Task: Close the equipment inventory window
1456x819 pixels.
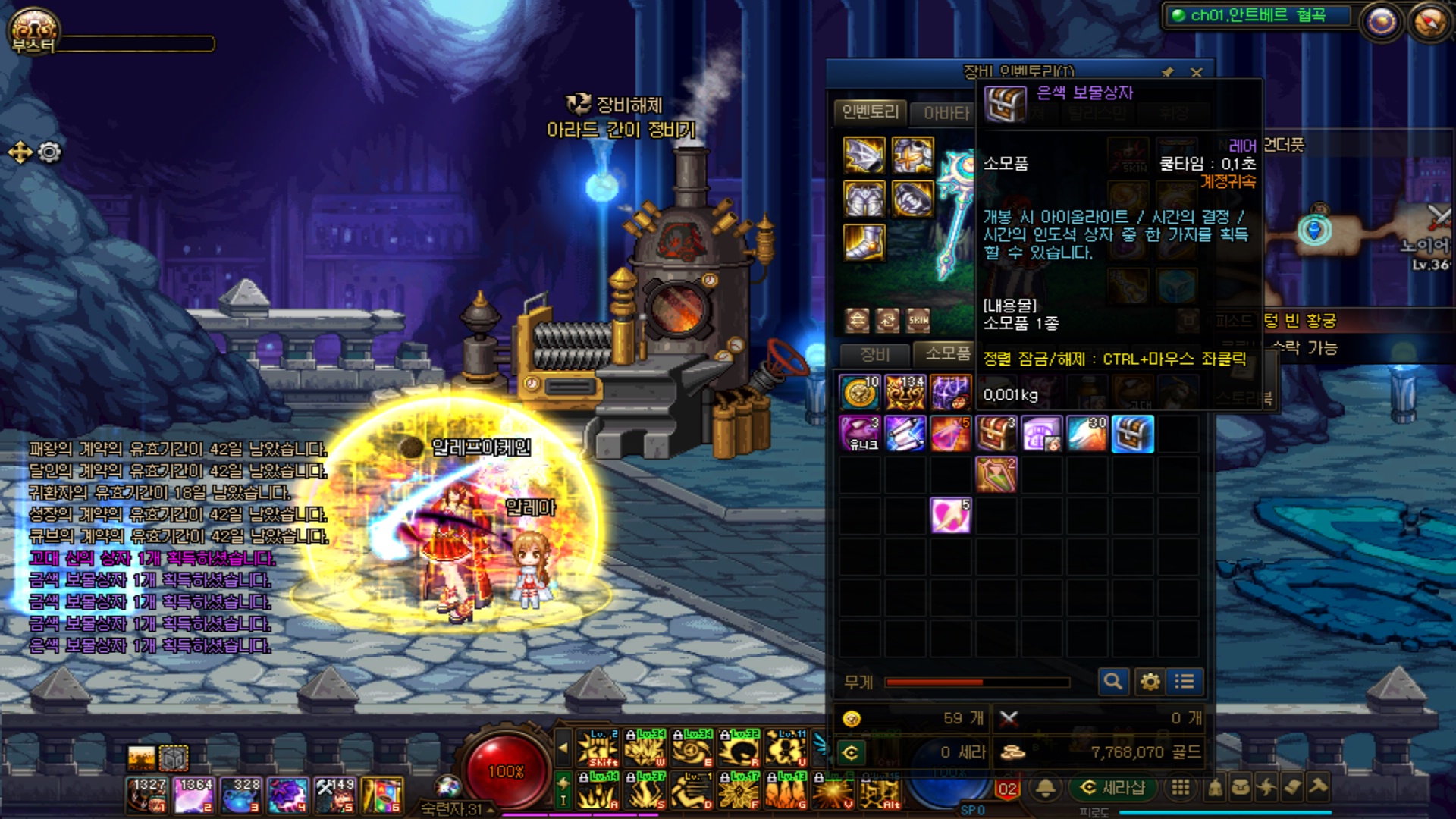Action: coord(1196,73)
